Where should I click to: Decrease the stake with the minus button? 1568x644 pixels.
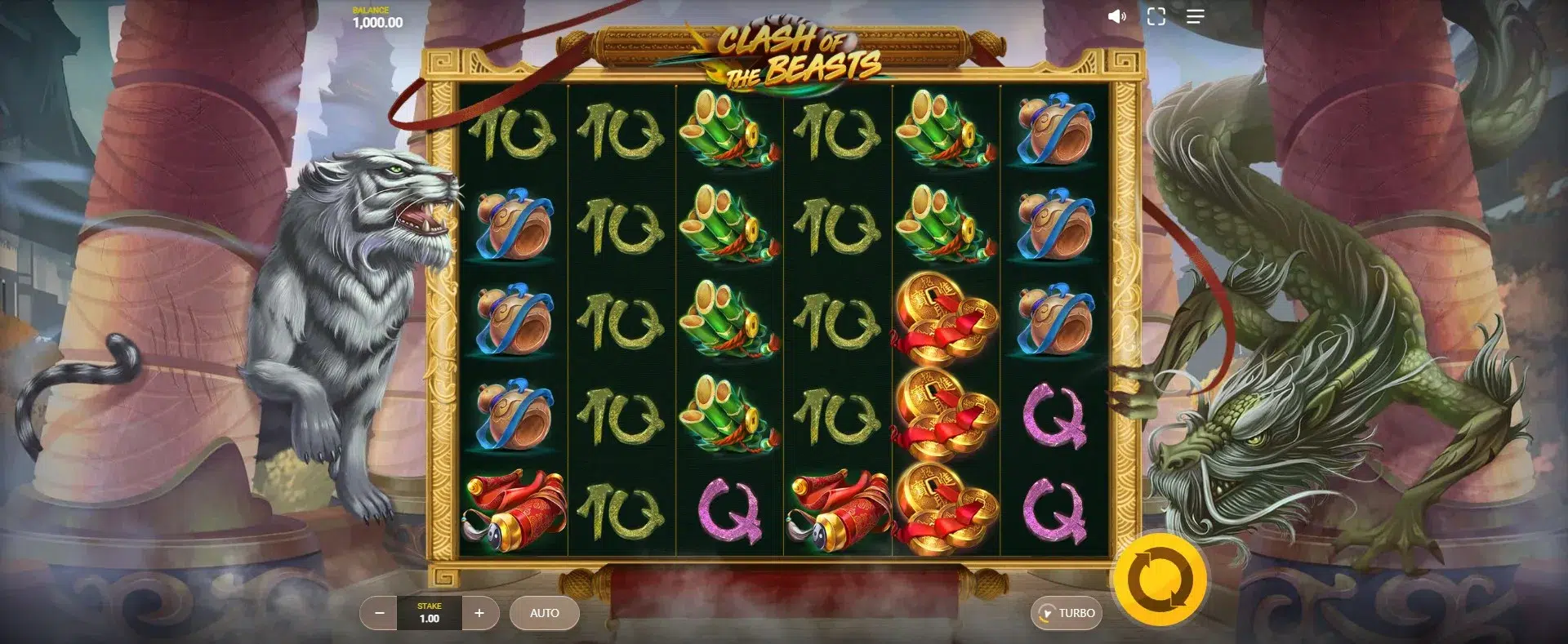[x=379, y=613]
